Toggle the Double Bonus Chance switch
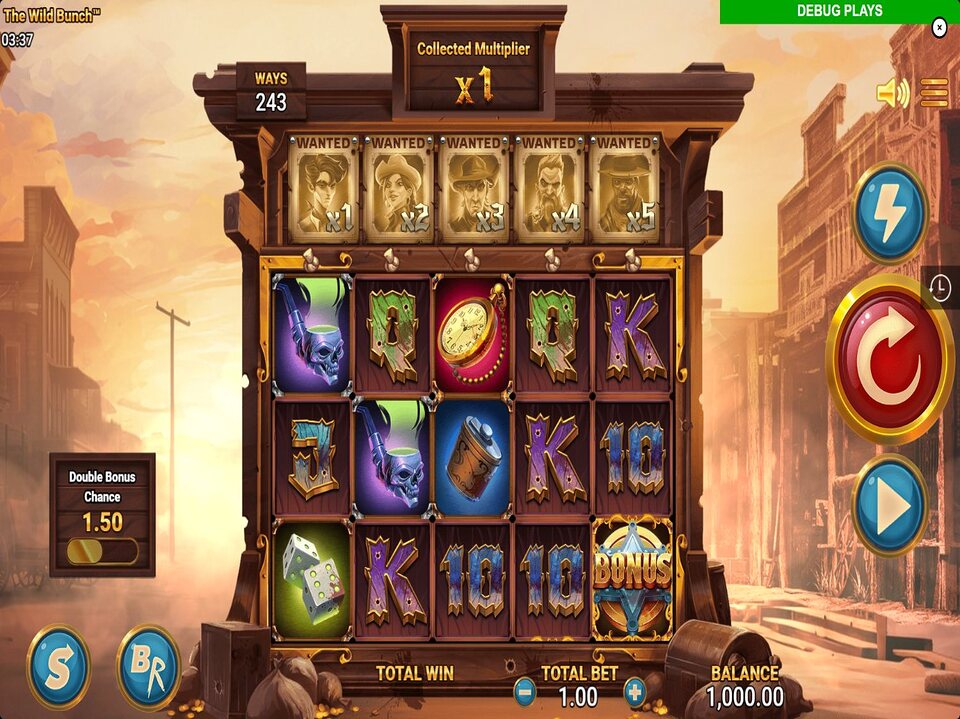The width and height of the screenshot is (960, 719). pyautogui.click(x=102, y=551)
